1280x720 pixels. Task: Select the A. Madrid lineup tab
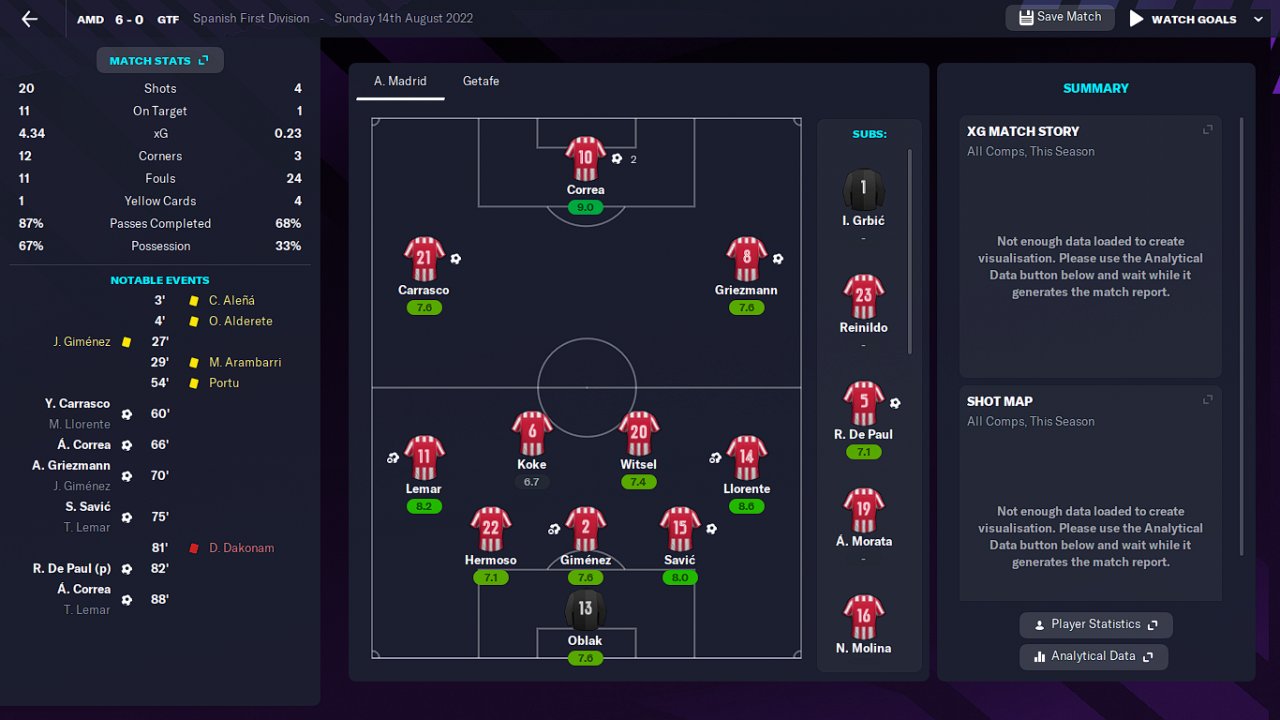[400, 81]
